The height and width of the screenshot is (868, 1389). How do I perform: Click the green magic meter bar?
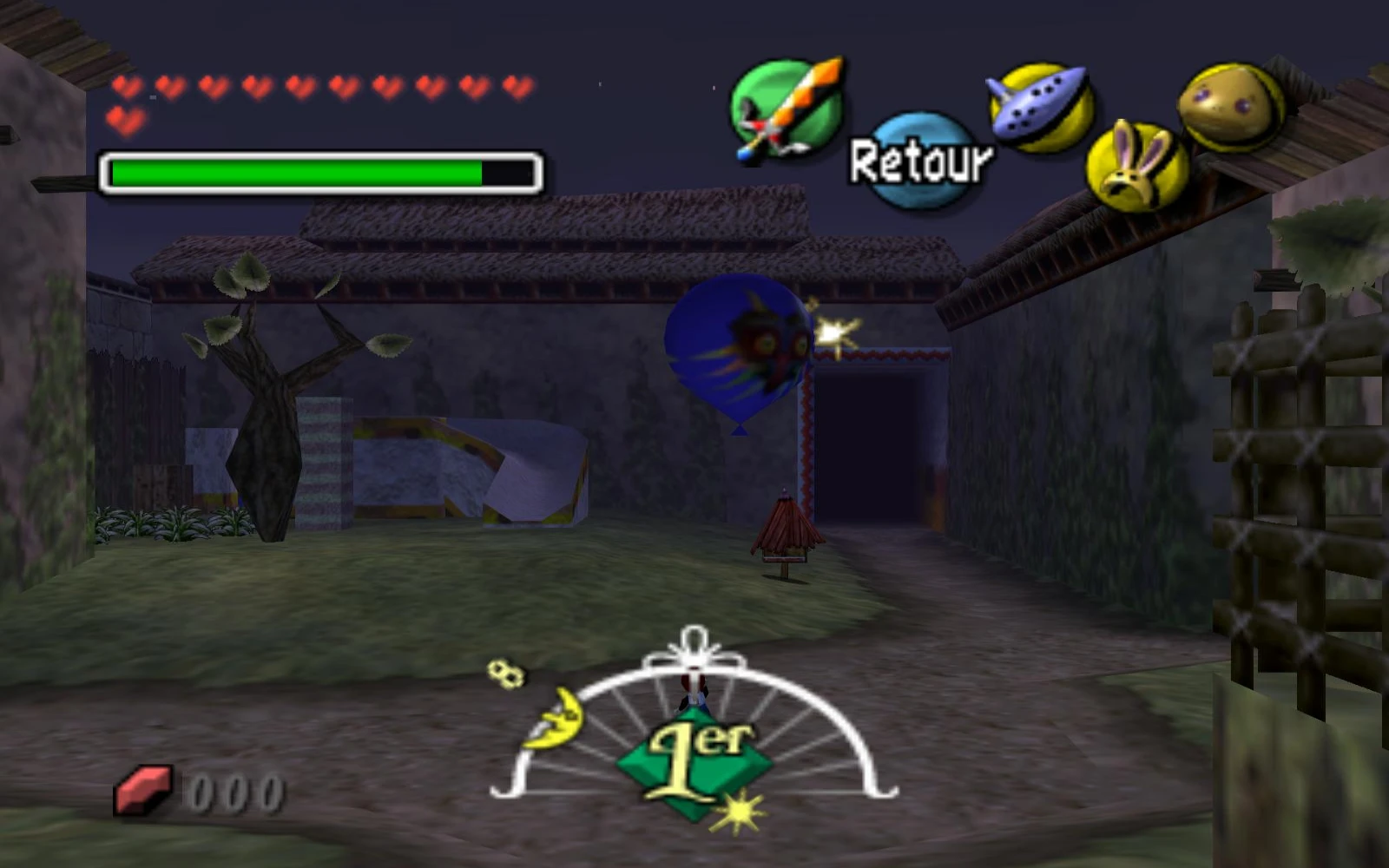click(x=295, y=171)
